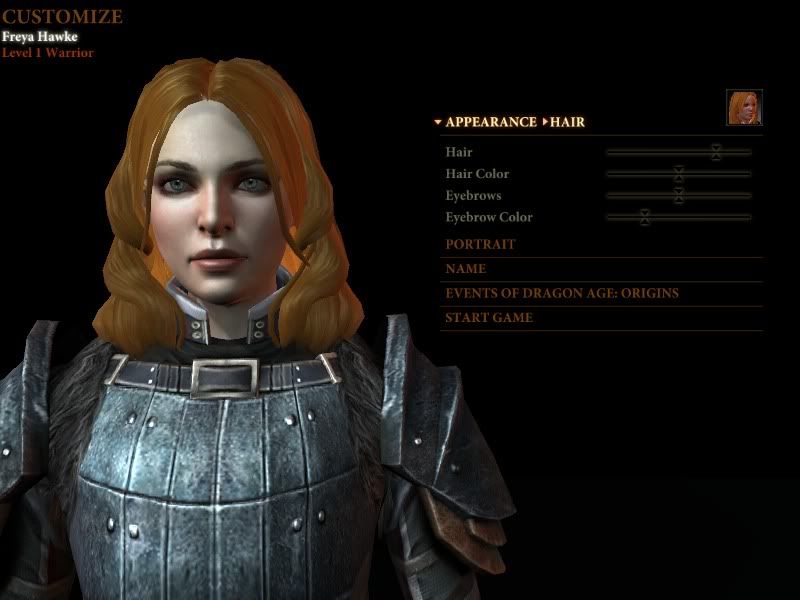Open Events of Dragon Age: Origins

(562, 293)
